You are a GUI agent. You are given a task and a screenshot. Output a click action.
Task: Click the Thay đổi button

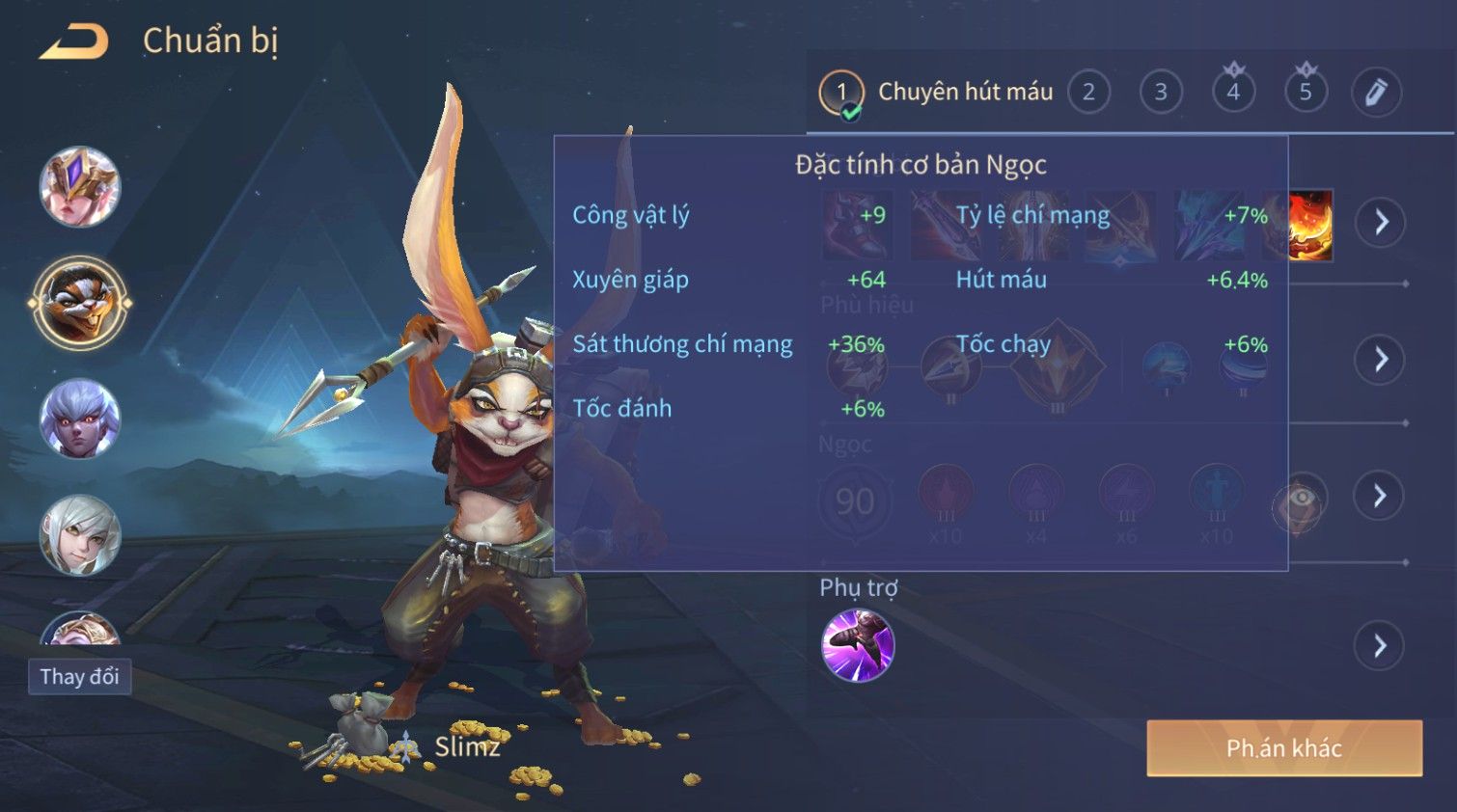80,677
